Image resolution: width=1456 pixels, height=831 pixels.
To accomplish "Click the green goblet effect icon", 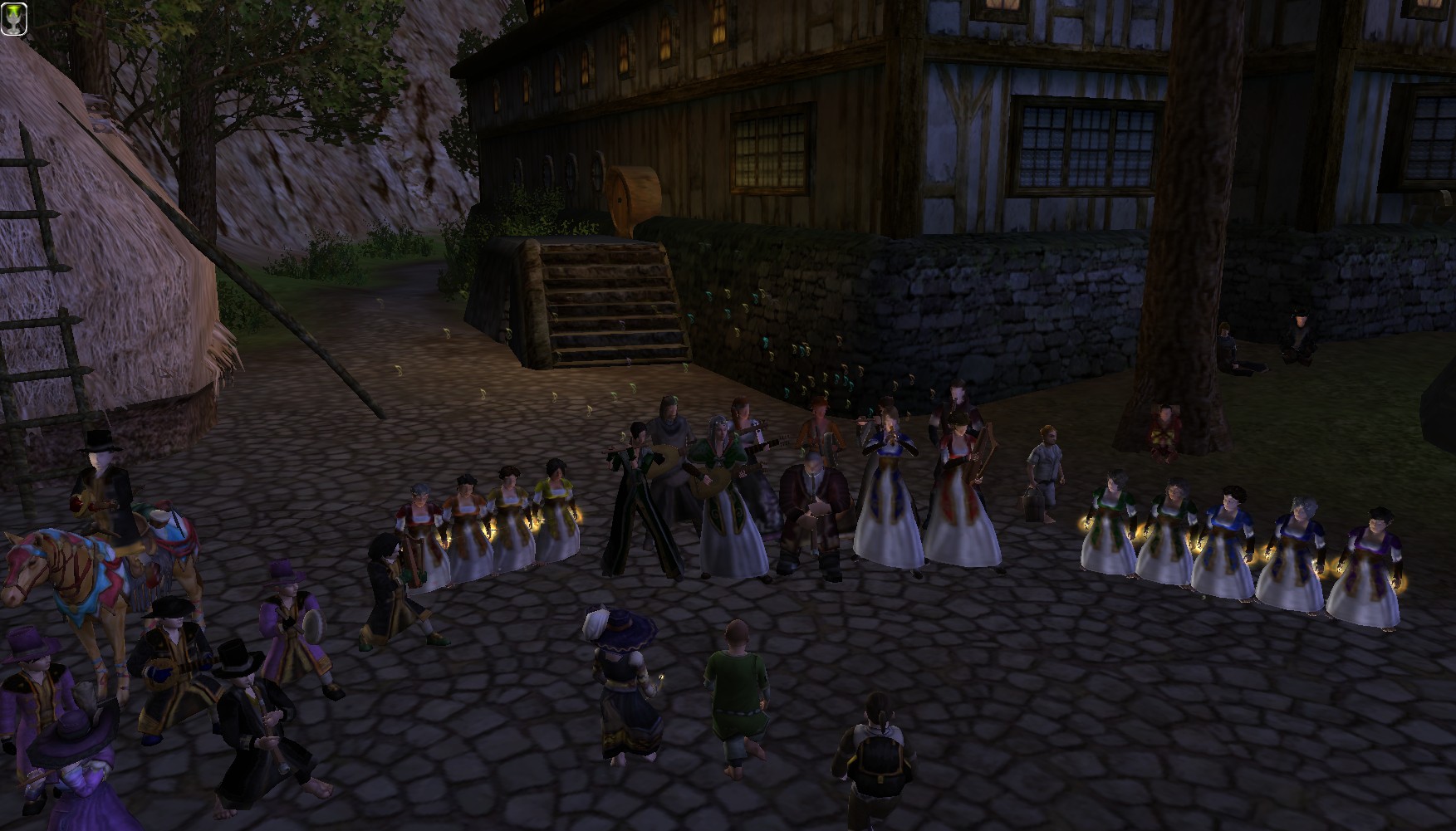I will click(x=14, y=18).
